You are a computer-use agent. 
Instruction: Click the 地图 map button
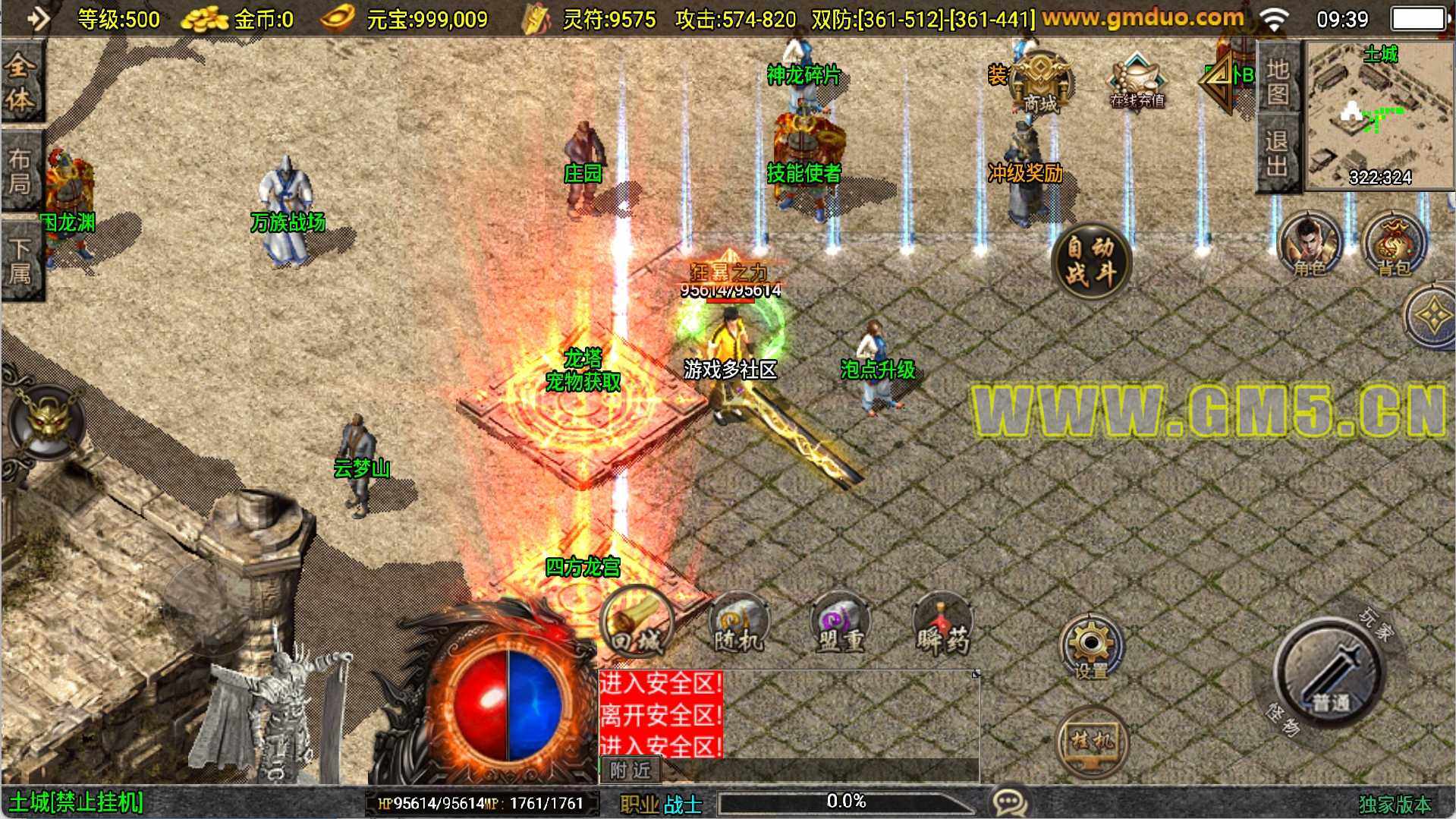(1278, 82)
